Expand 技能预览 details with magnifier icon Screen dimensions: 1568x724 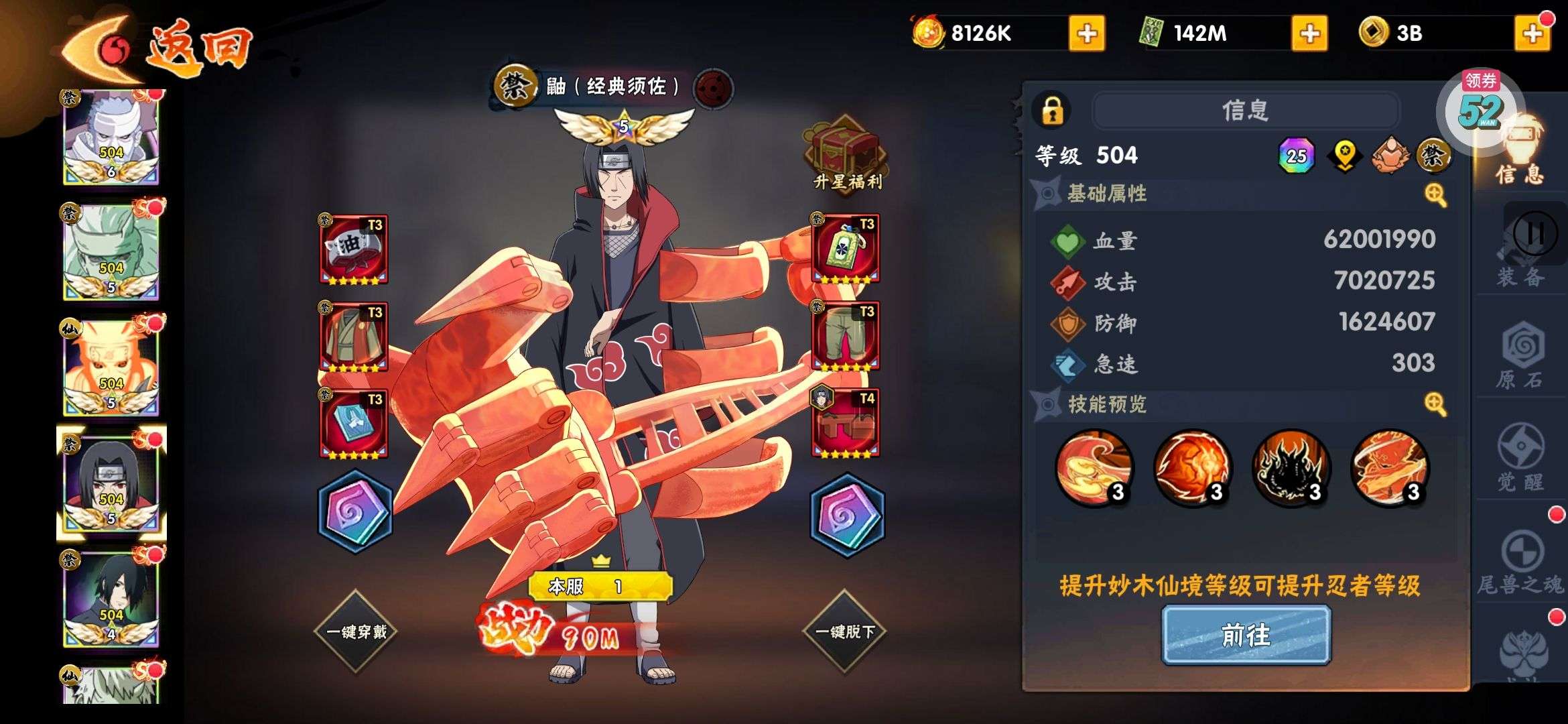pos(1435,404)
